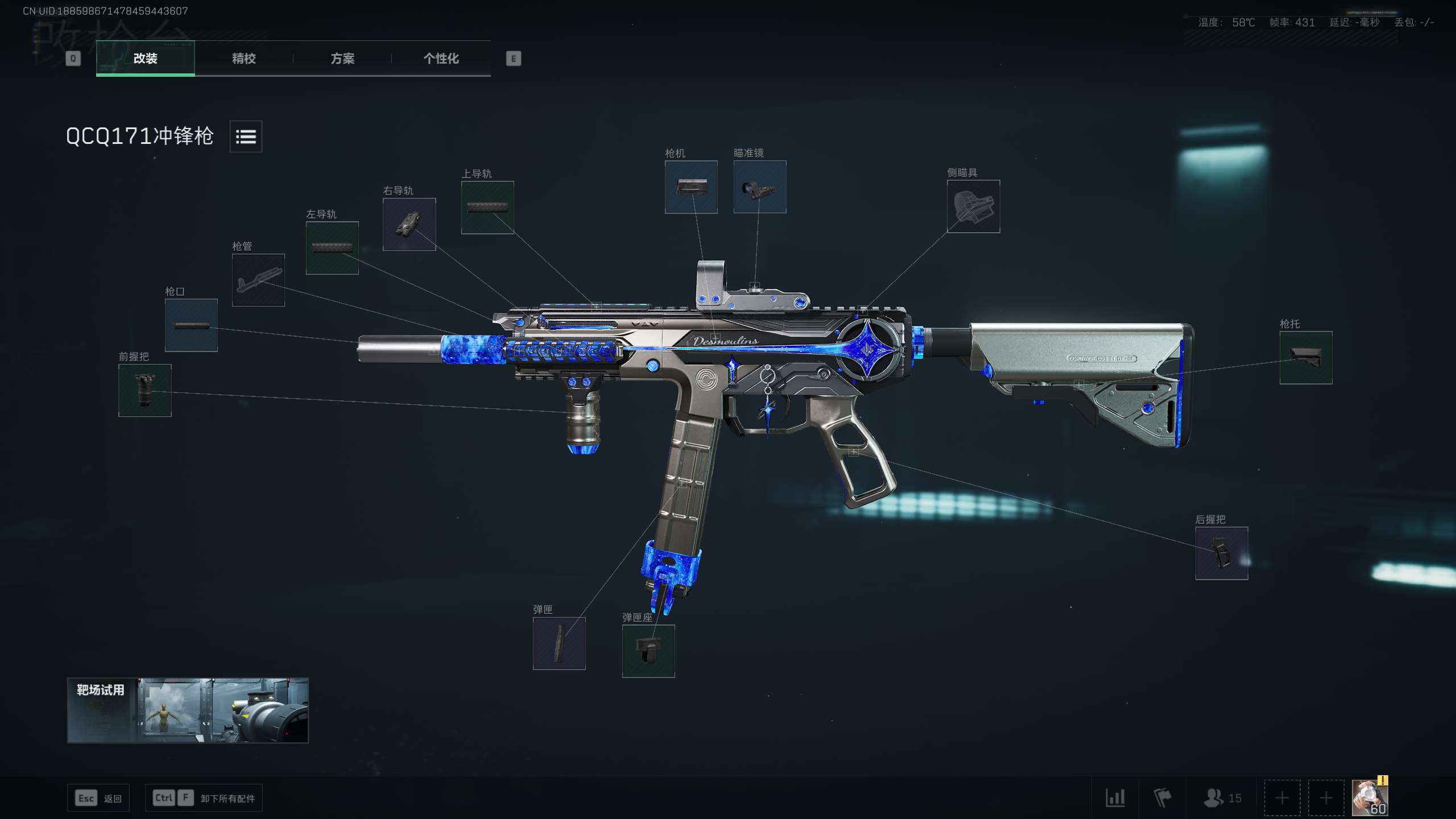Select the 左导轨 left rail slot
This screenshot has width=1456, height=819.
332,248
